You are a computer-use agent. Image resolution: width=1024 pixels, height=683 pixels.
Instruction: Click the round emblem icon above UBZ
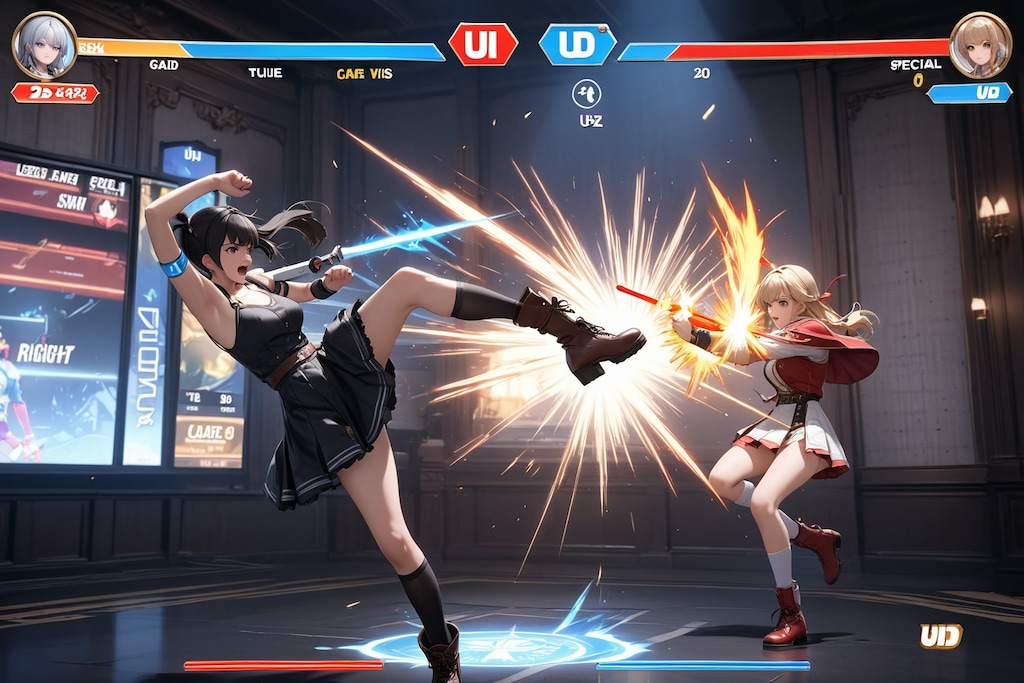(586, 93)
